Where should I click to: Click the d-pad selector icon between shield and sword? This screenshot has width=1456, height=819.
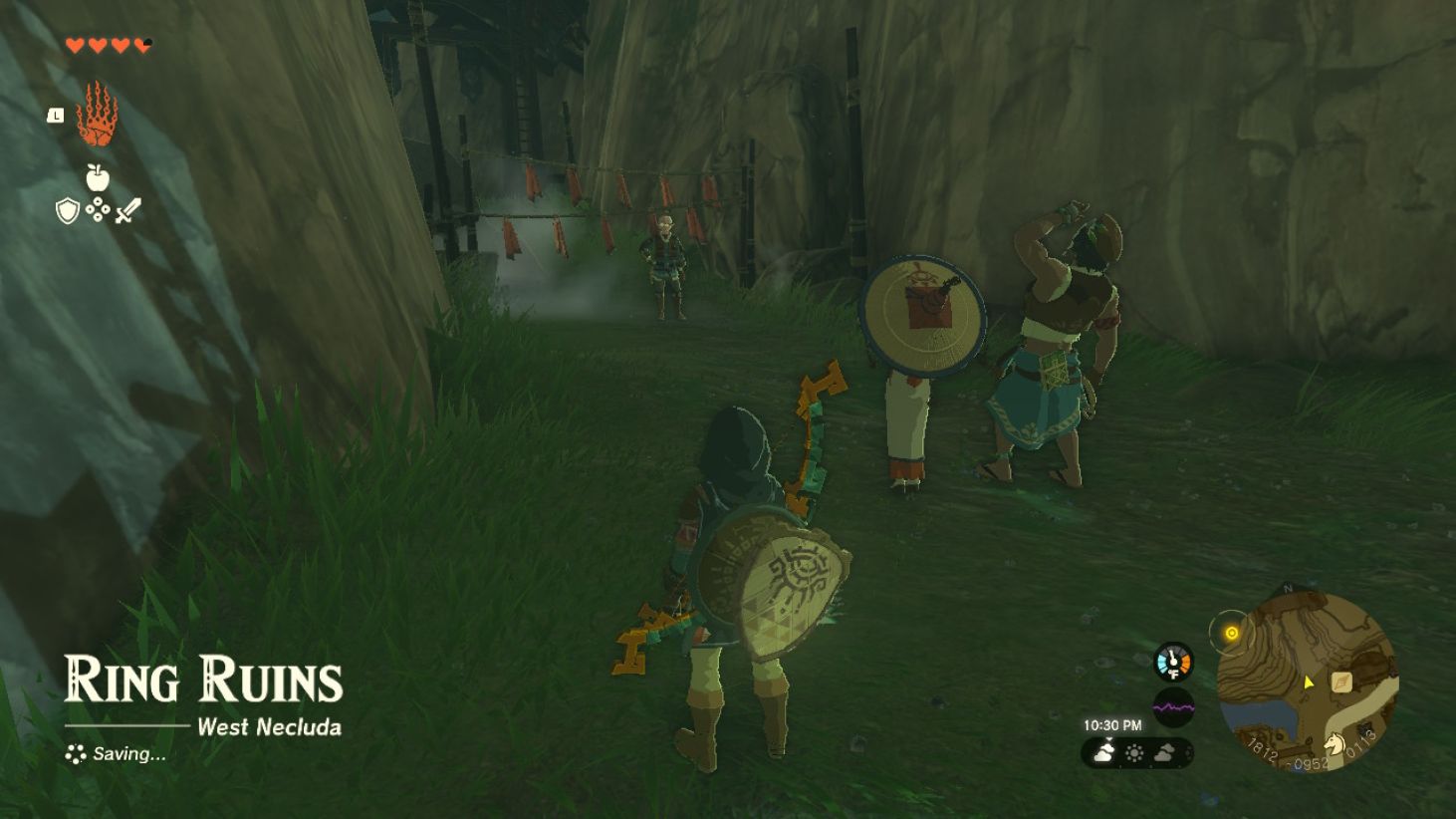pos(98,209)
